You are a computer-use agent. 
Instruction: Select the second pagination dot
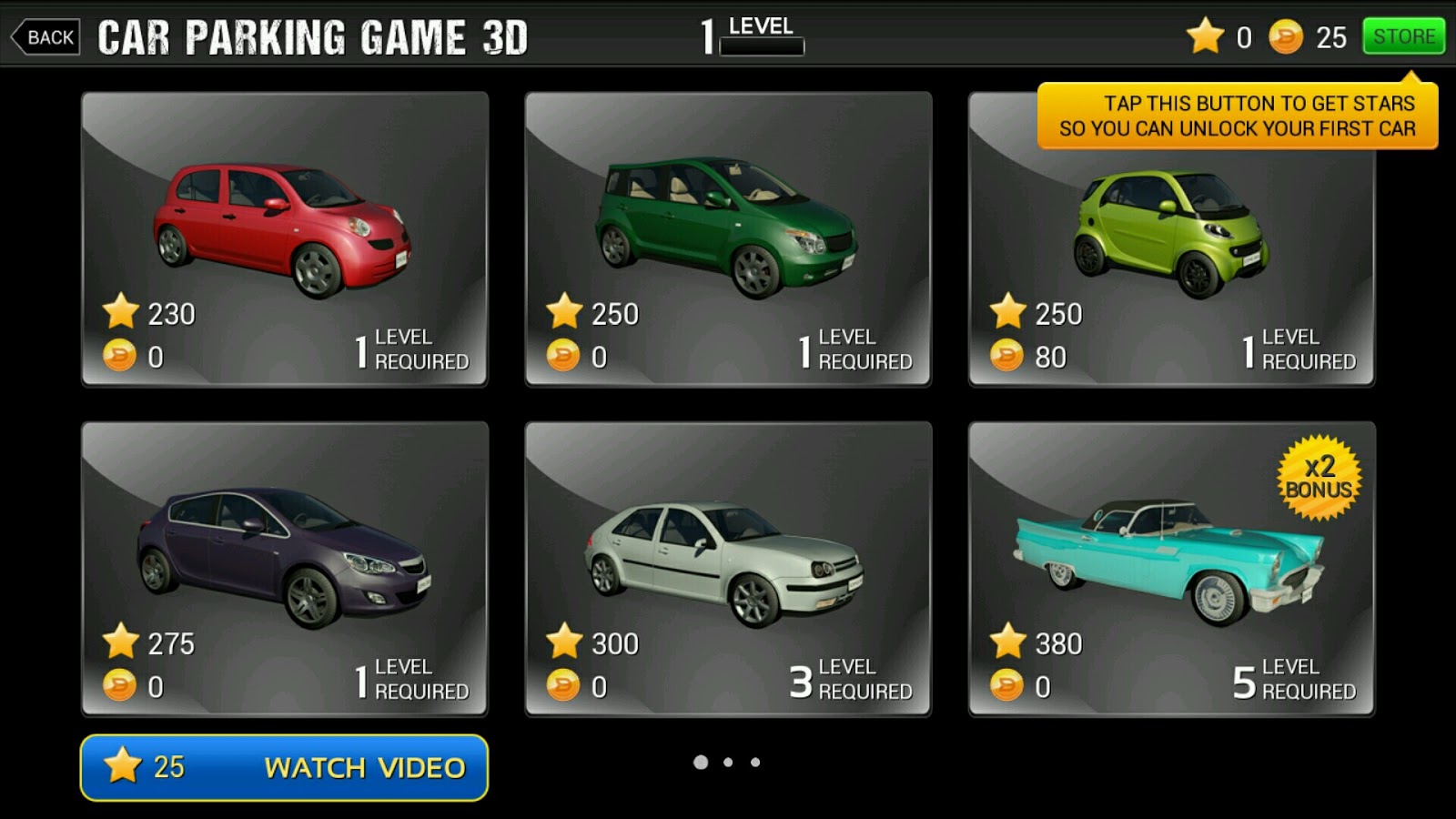coord(728,763)
